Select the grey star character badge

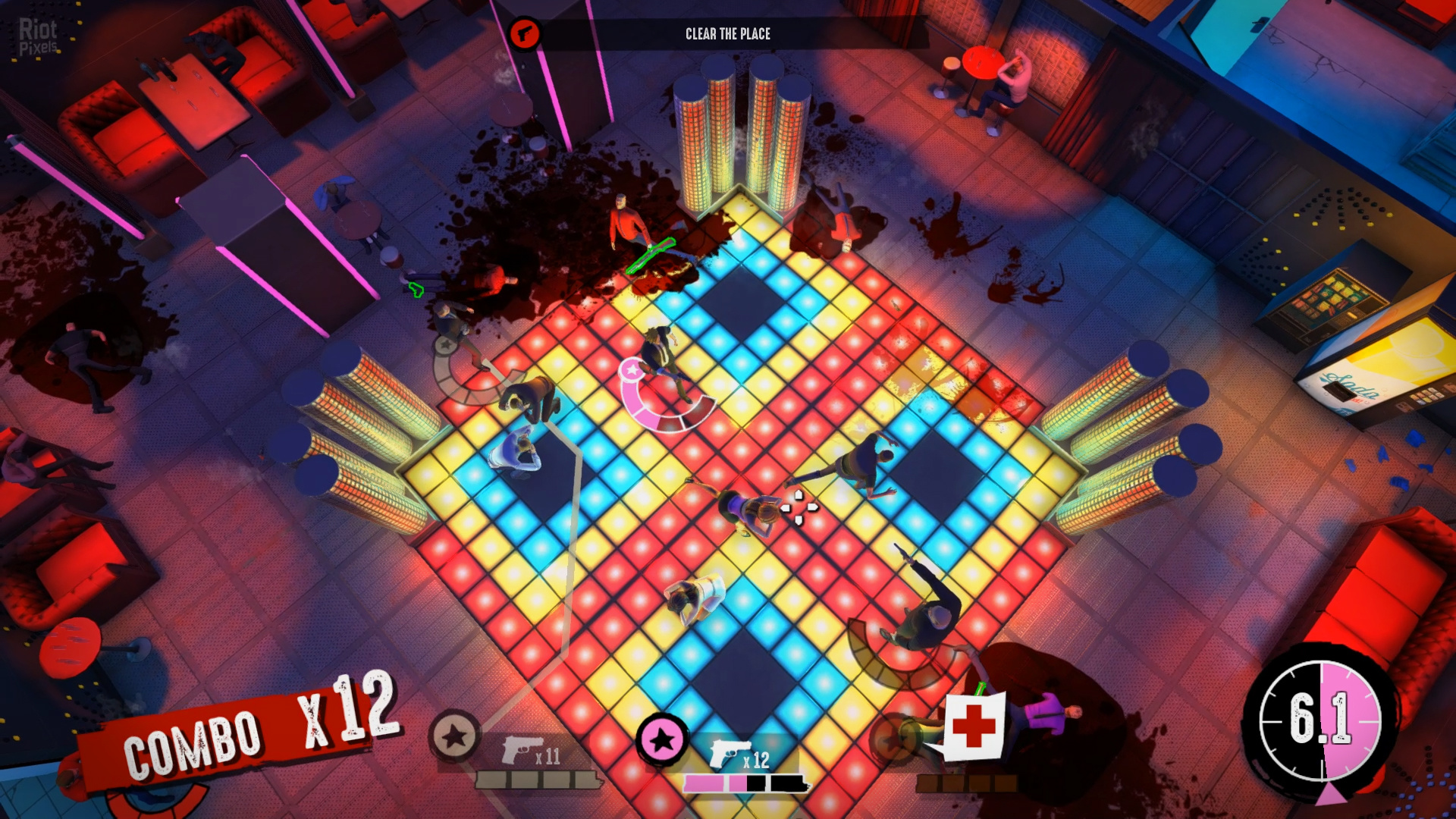click(x=454, y=735)
